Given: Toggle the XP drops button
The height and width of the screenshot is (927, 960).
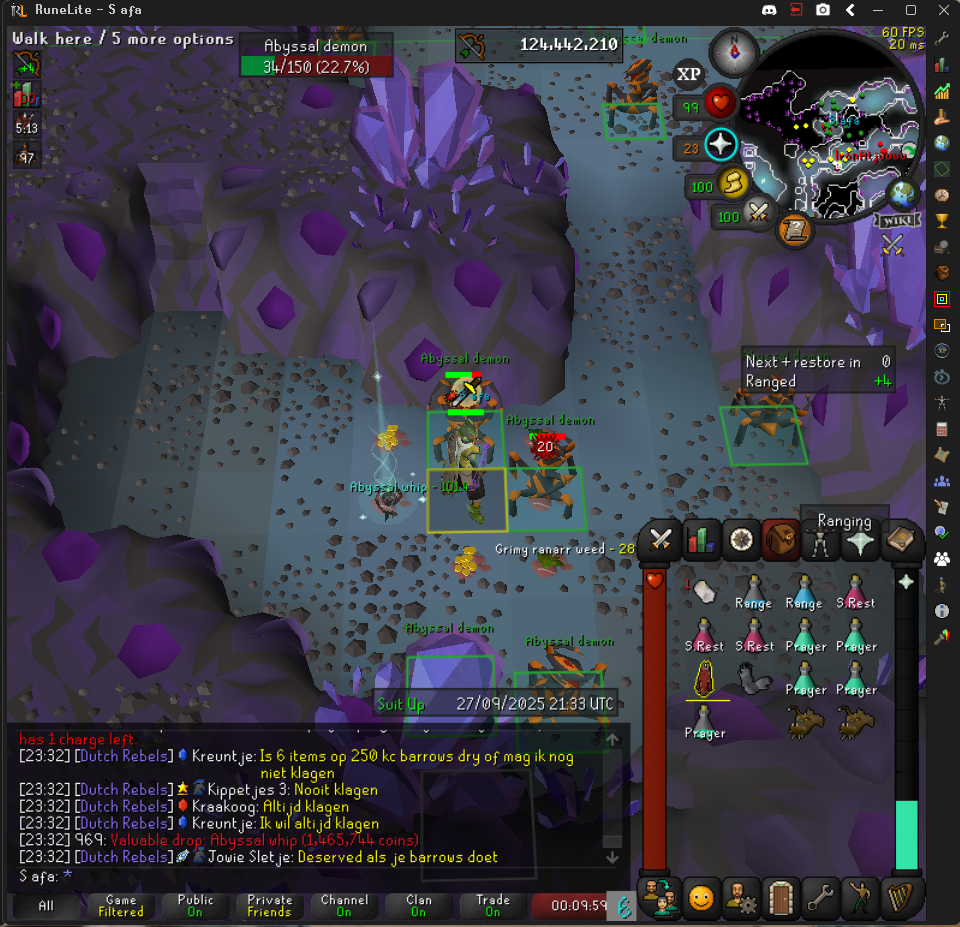Looking at the screenshot, I should coord(688,74).
